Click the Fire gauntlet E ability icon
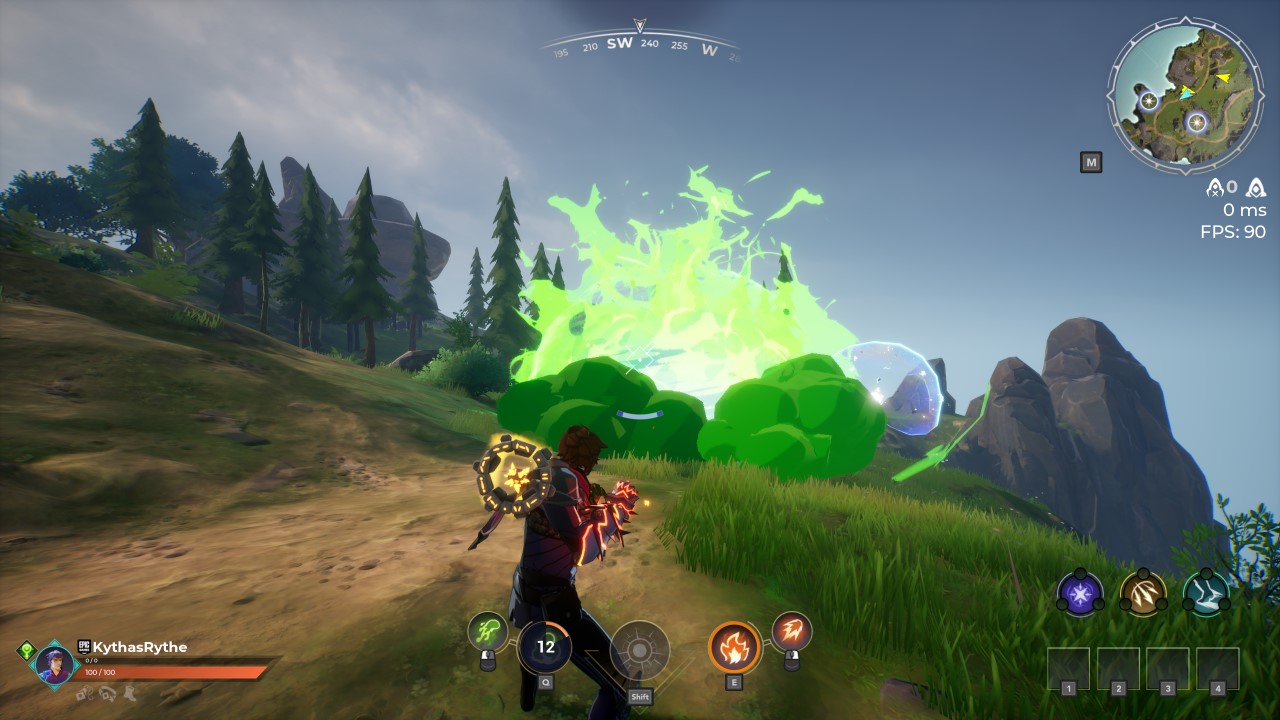 735,650
